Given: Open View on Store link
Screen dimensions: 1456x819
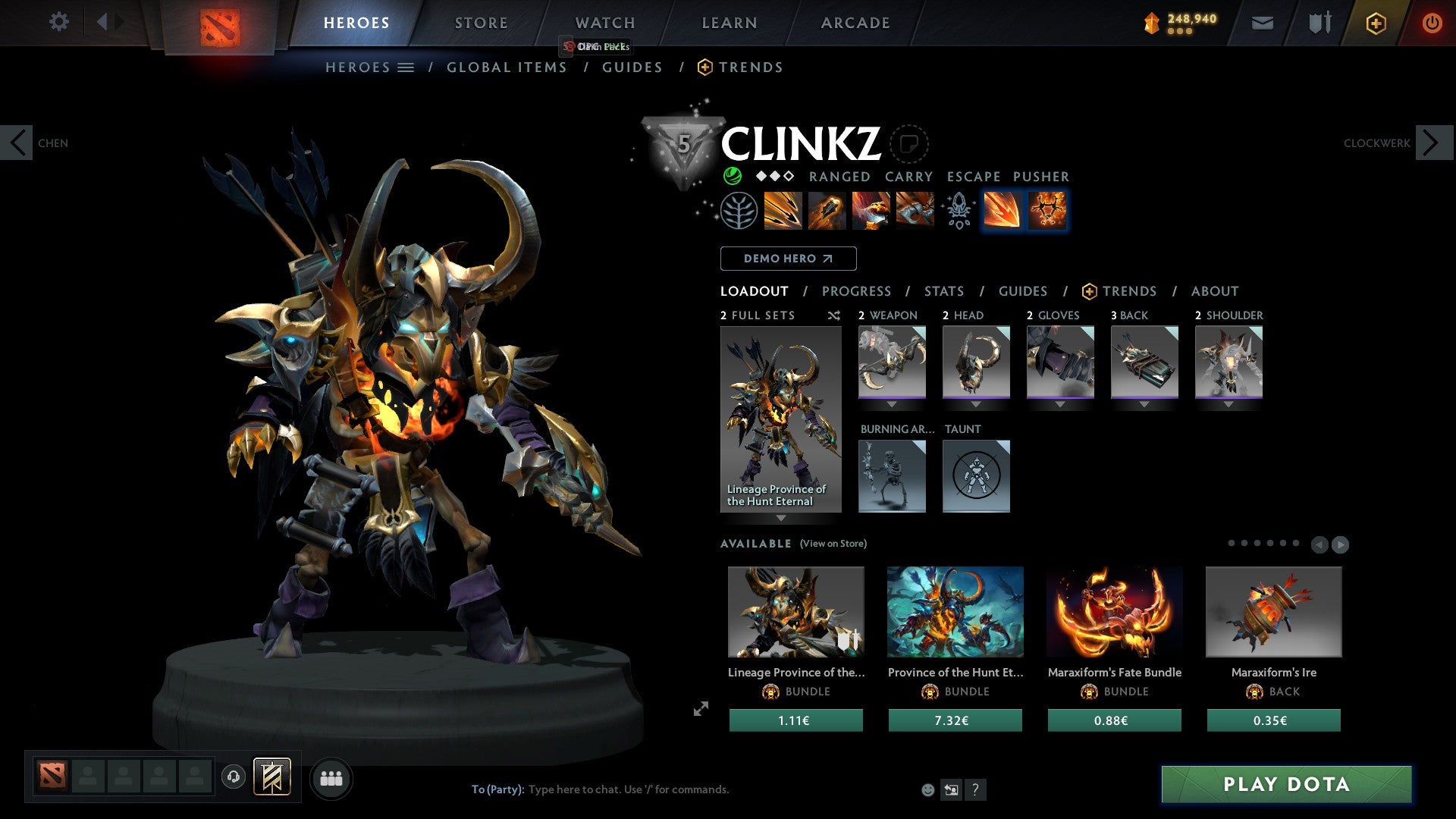Looking at the screenshot, I should 833,544.
